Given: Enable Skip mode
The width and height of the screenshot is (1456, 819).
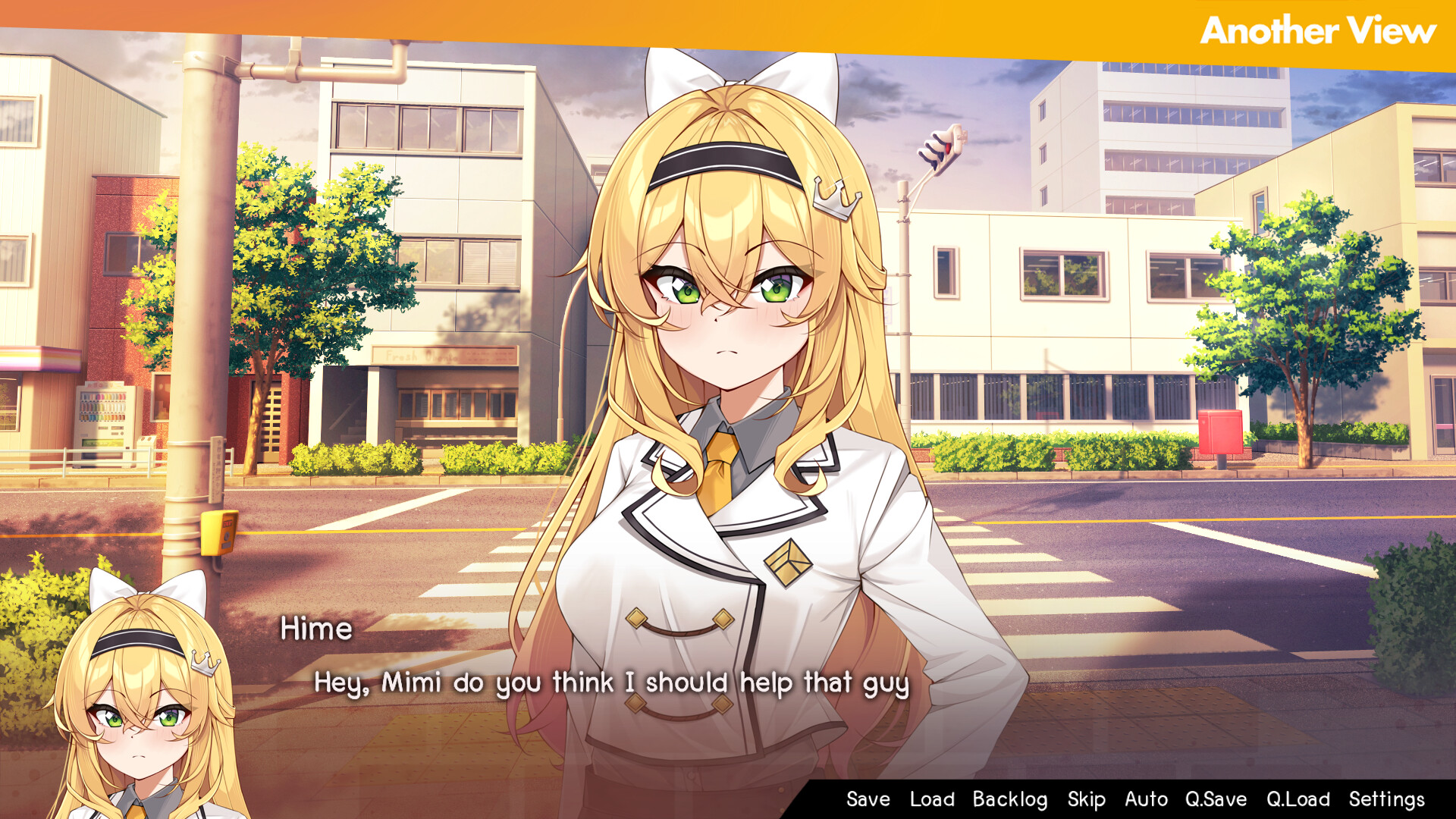Looking at the screenshot, I should point(1087,799).
